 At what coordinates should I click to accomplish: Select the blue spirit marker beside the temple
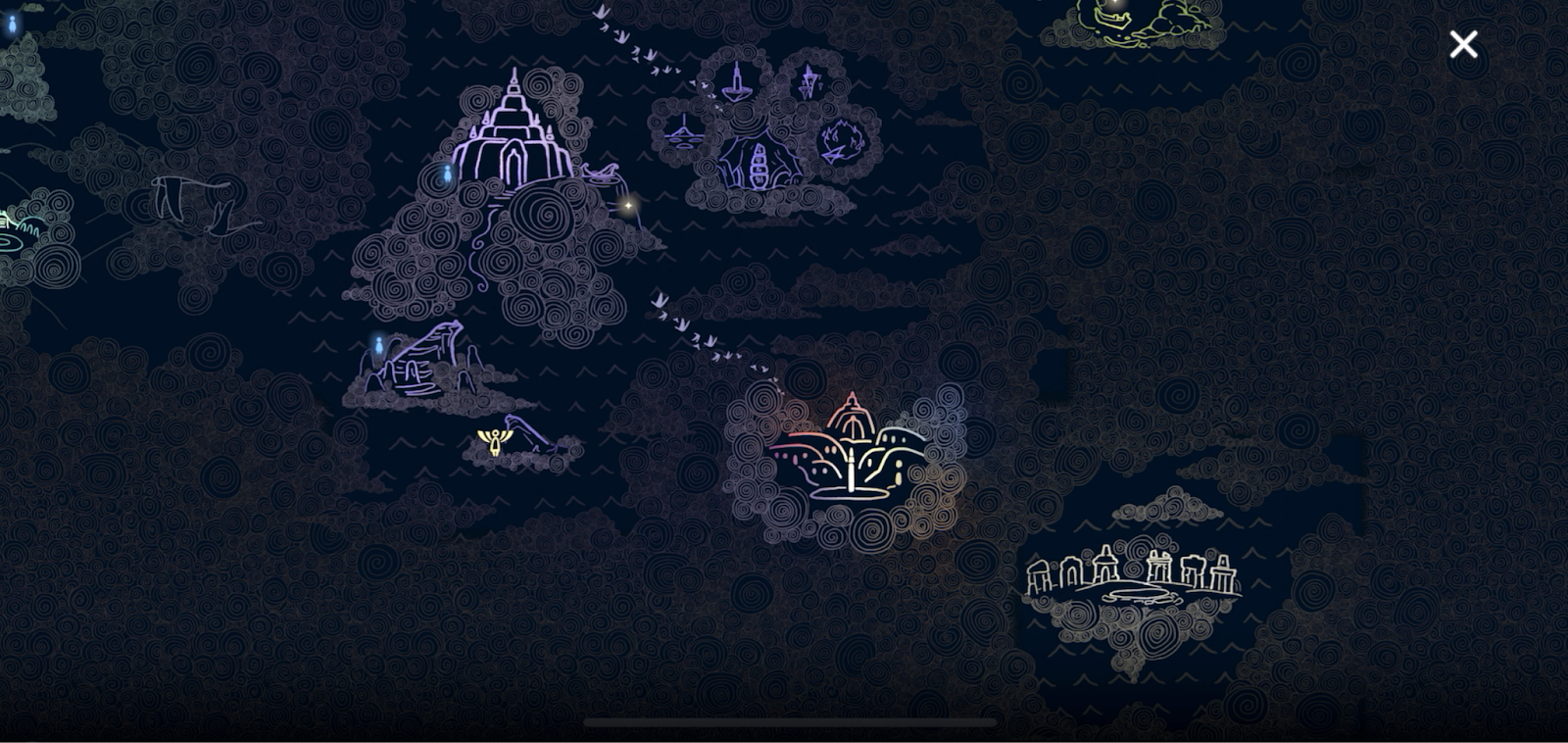point(447,174)
